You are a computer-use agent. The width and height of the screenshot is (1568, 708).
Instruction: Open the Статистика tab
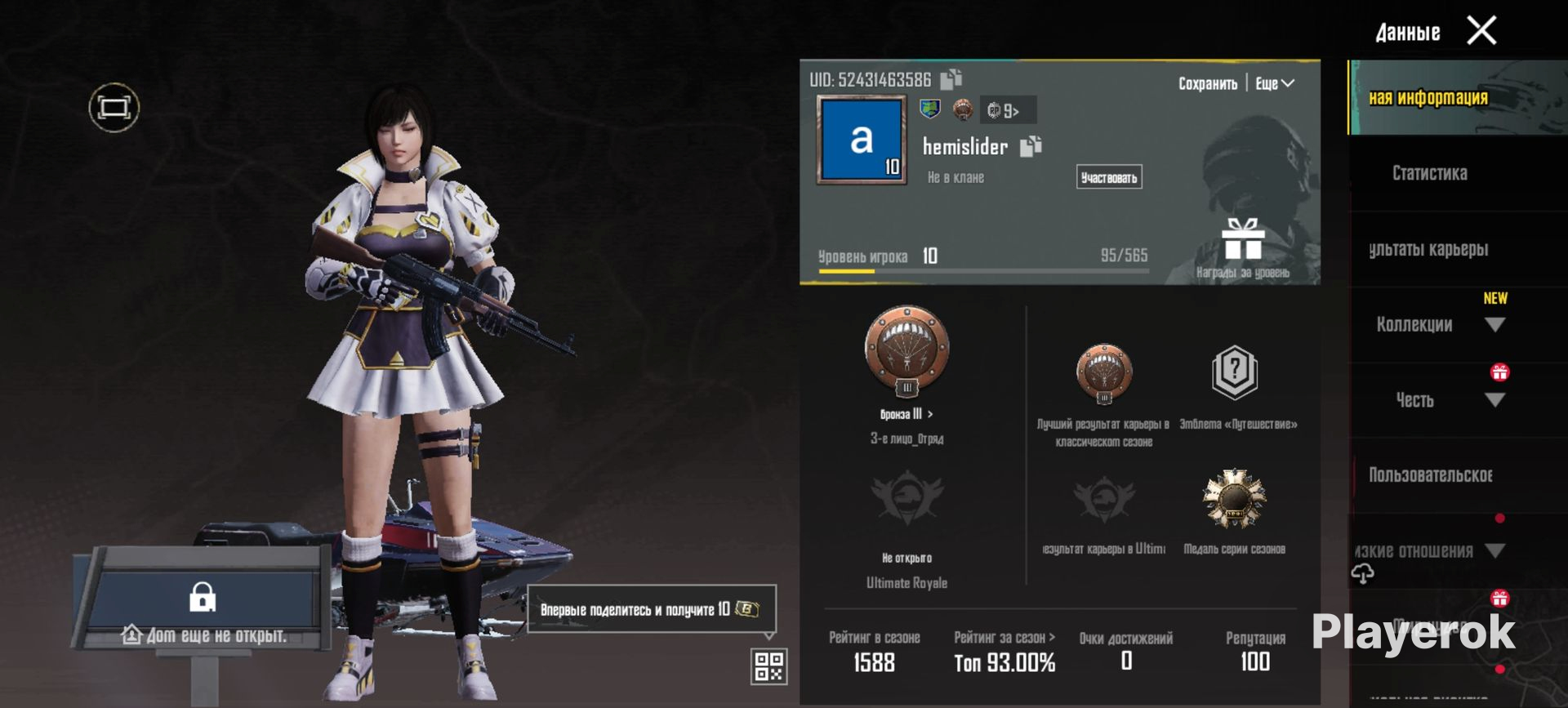pos(1429,173)
